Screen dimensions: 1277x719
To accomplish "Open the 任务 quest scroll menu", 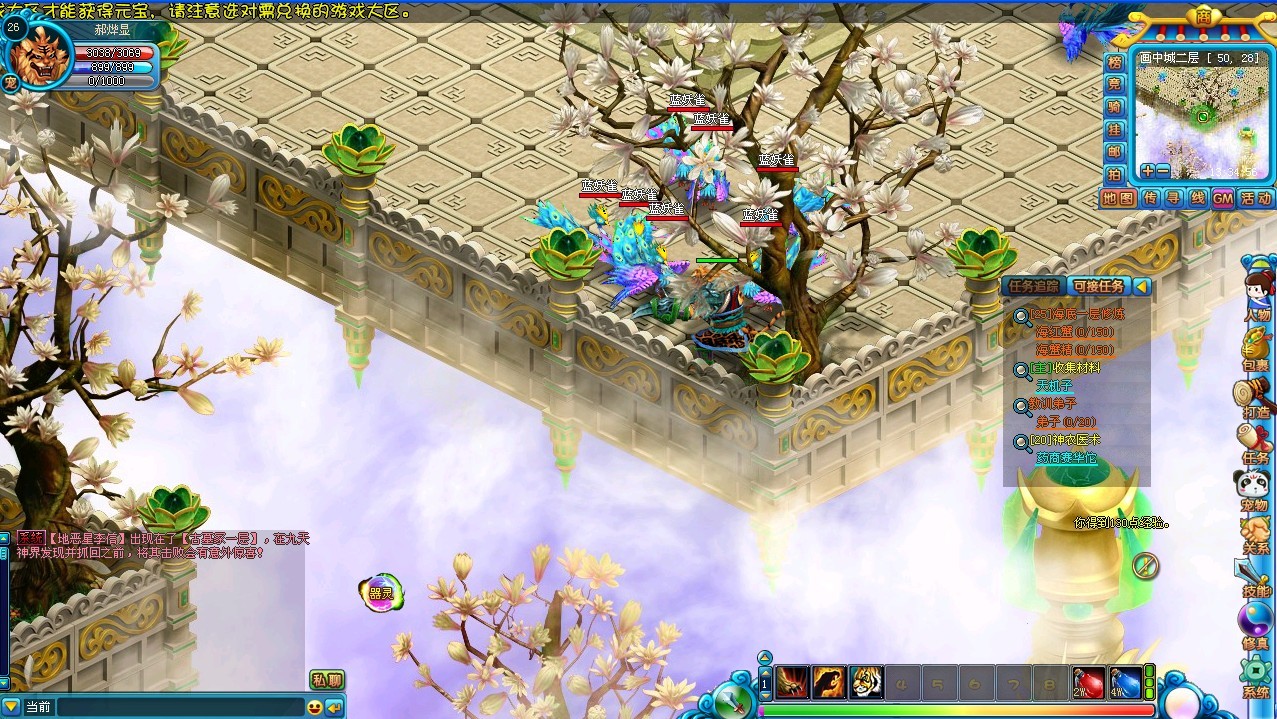I will (1255, 443).
